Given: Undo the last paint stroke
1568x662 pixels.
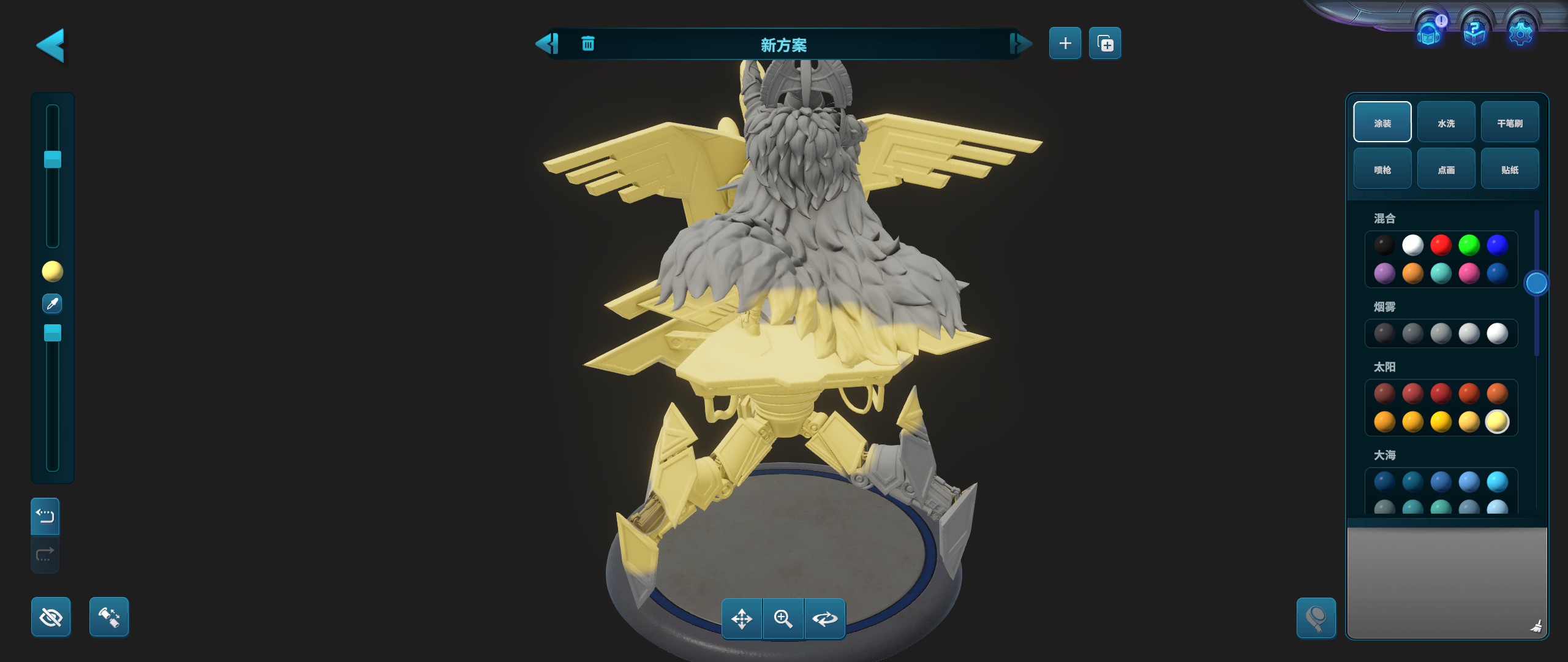Looking at the screenshot, I should click(45, 516).
